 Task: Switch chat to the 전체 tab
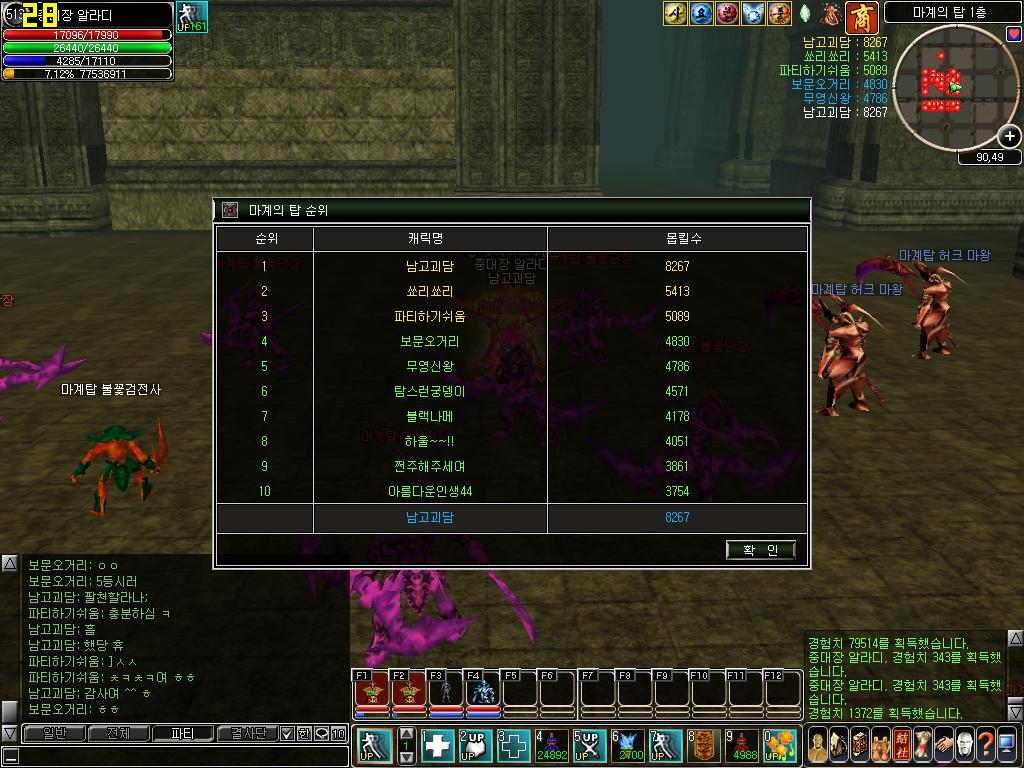coord(117,733)
